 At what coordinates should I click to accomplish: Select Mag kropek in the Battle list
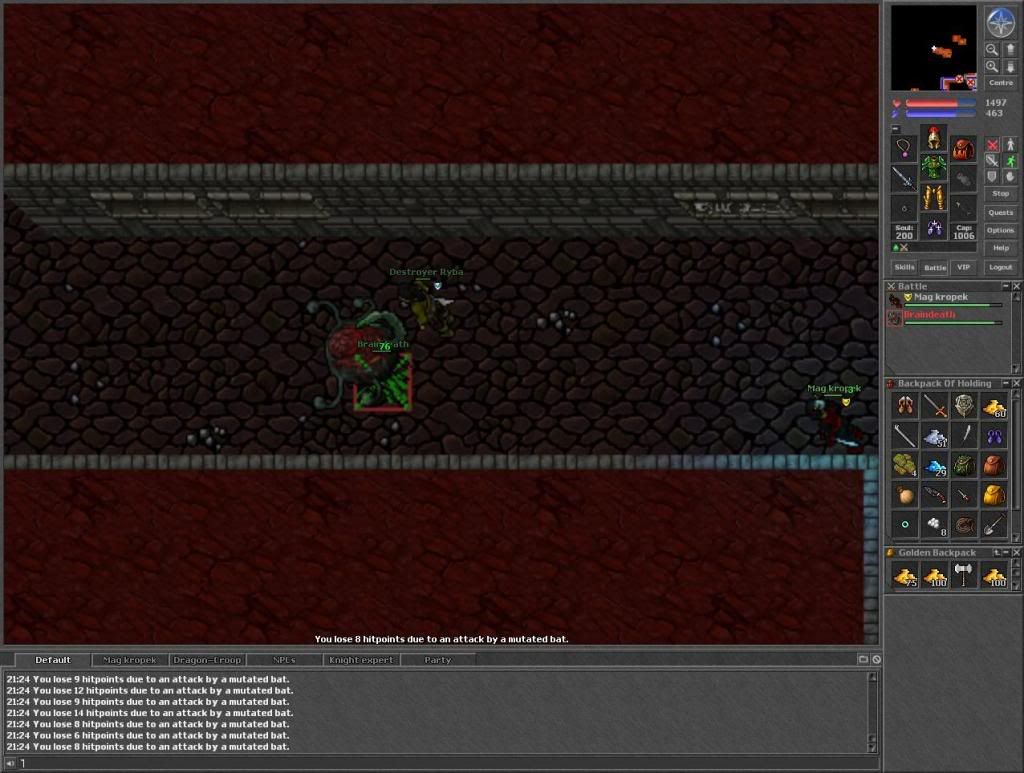coord(940,298)
